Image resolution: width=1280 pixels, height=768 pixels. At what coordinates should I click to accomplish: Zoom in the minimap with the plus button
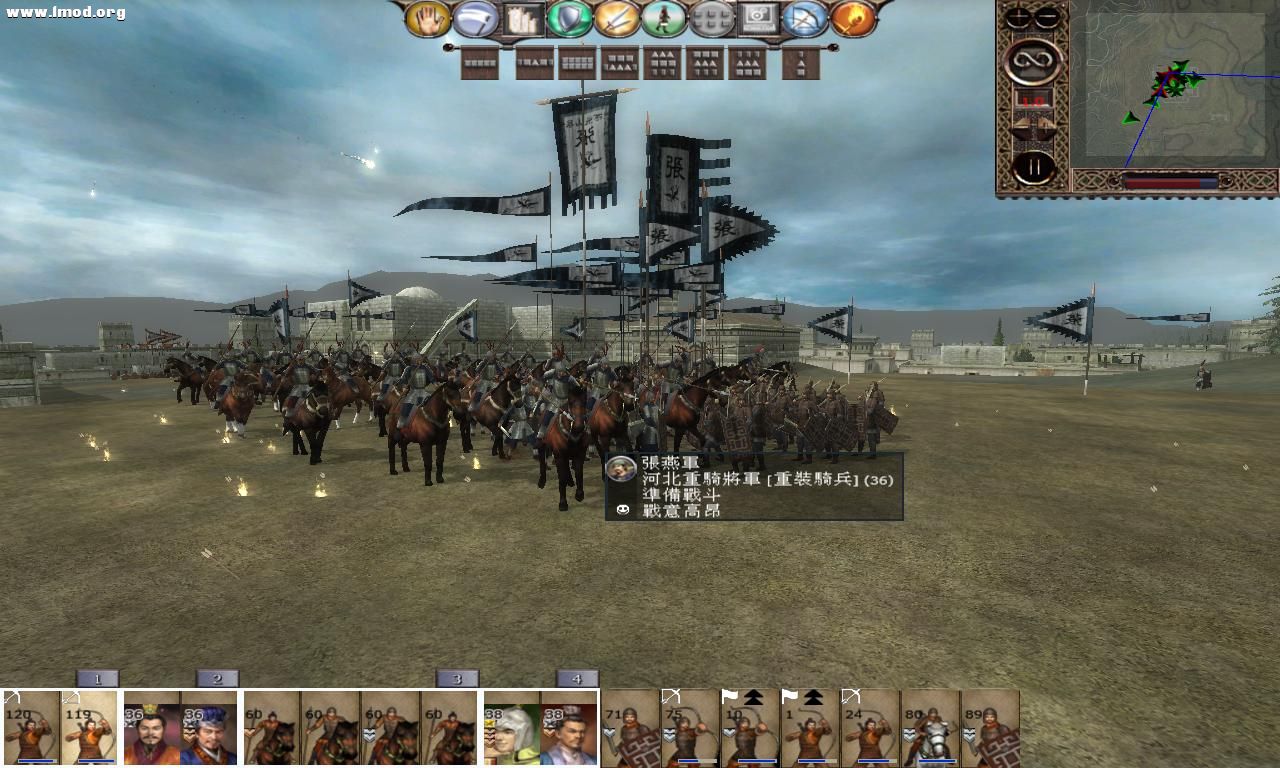[x=1017, y=16]
